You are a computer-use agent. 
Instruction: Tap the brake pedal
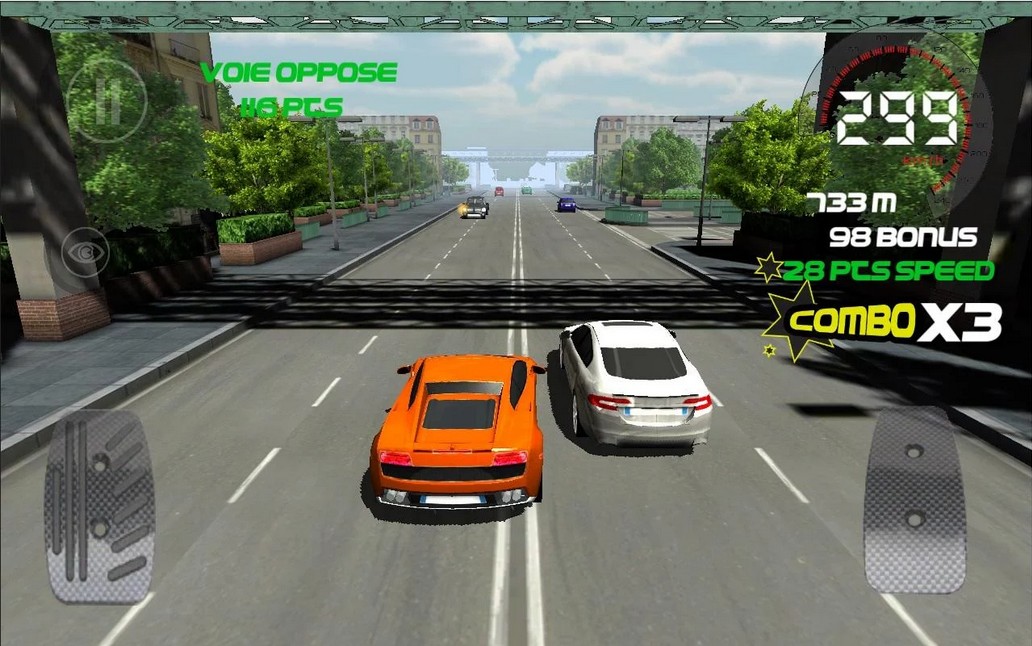click(99, 506)
